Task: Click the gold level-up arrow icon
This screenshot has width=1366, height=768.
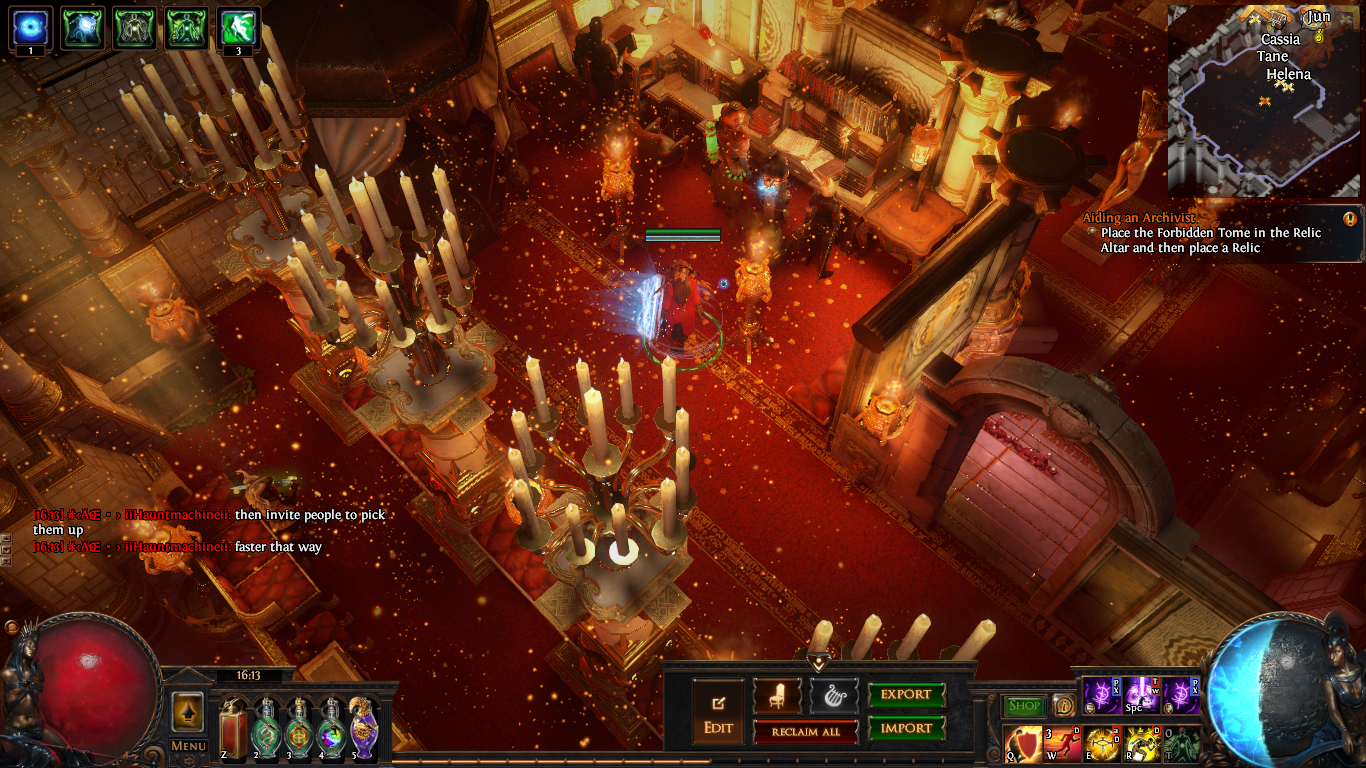Action: [188, 712]
